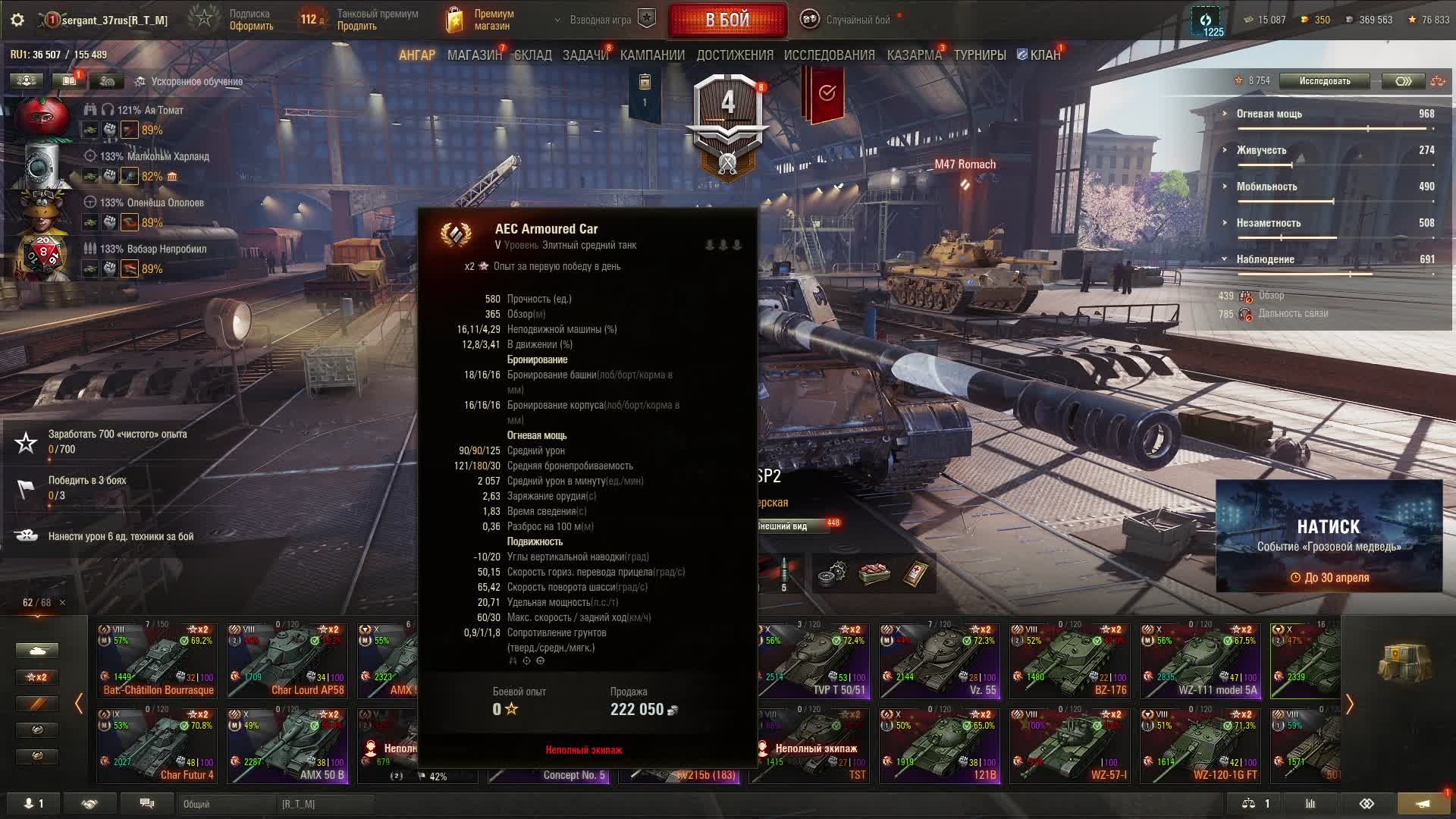Viewport: 1456px width, 819px height.
Task: Open the ИССЛЕДОВАНИЯ research tab
Action: pyautogui.click(x=829, y=55)
